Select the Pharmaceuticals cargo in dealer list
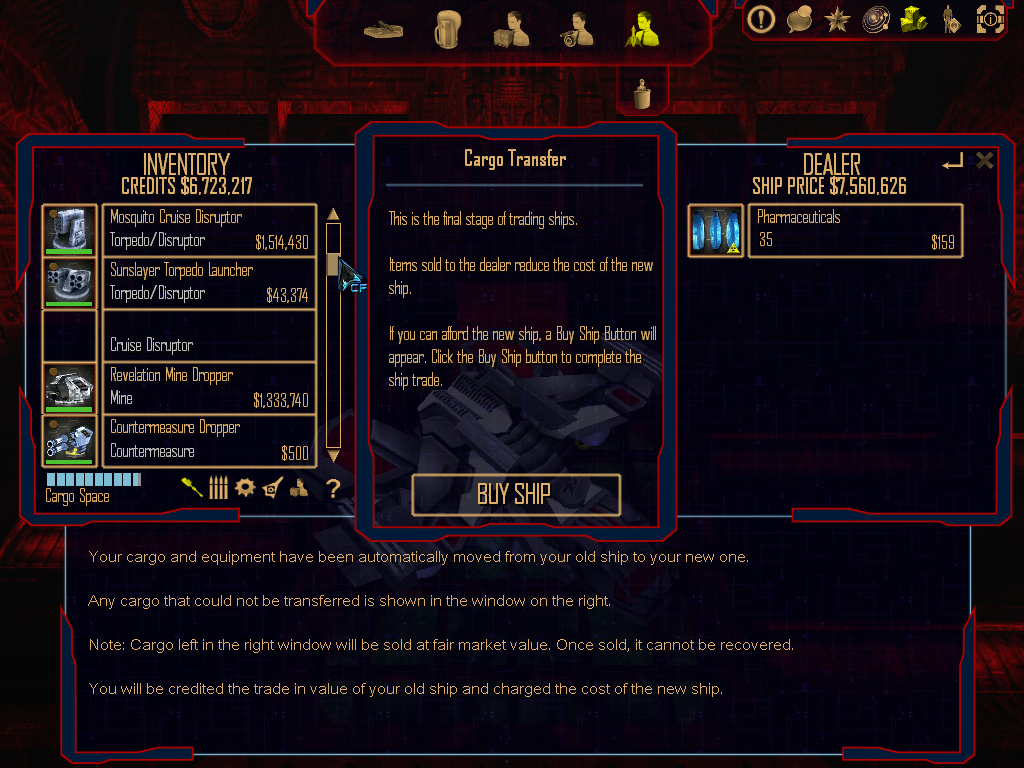Viewport: 1024px width, 768px height. (855, 230)
